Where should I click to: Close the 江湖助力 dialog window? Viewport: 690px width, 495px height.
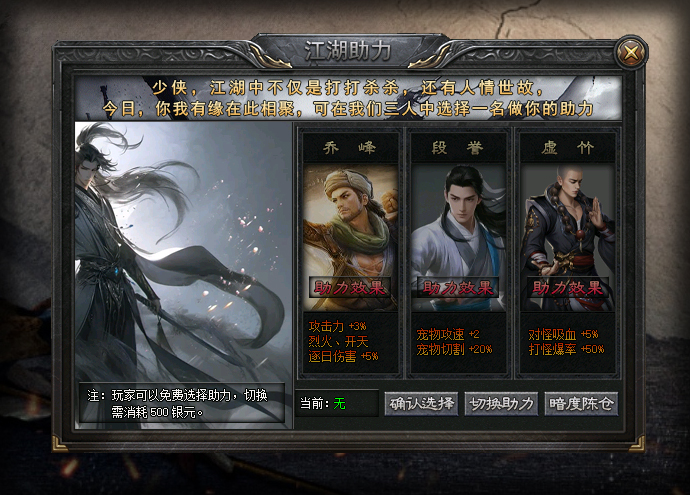point(630,50)
